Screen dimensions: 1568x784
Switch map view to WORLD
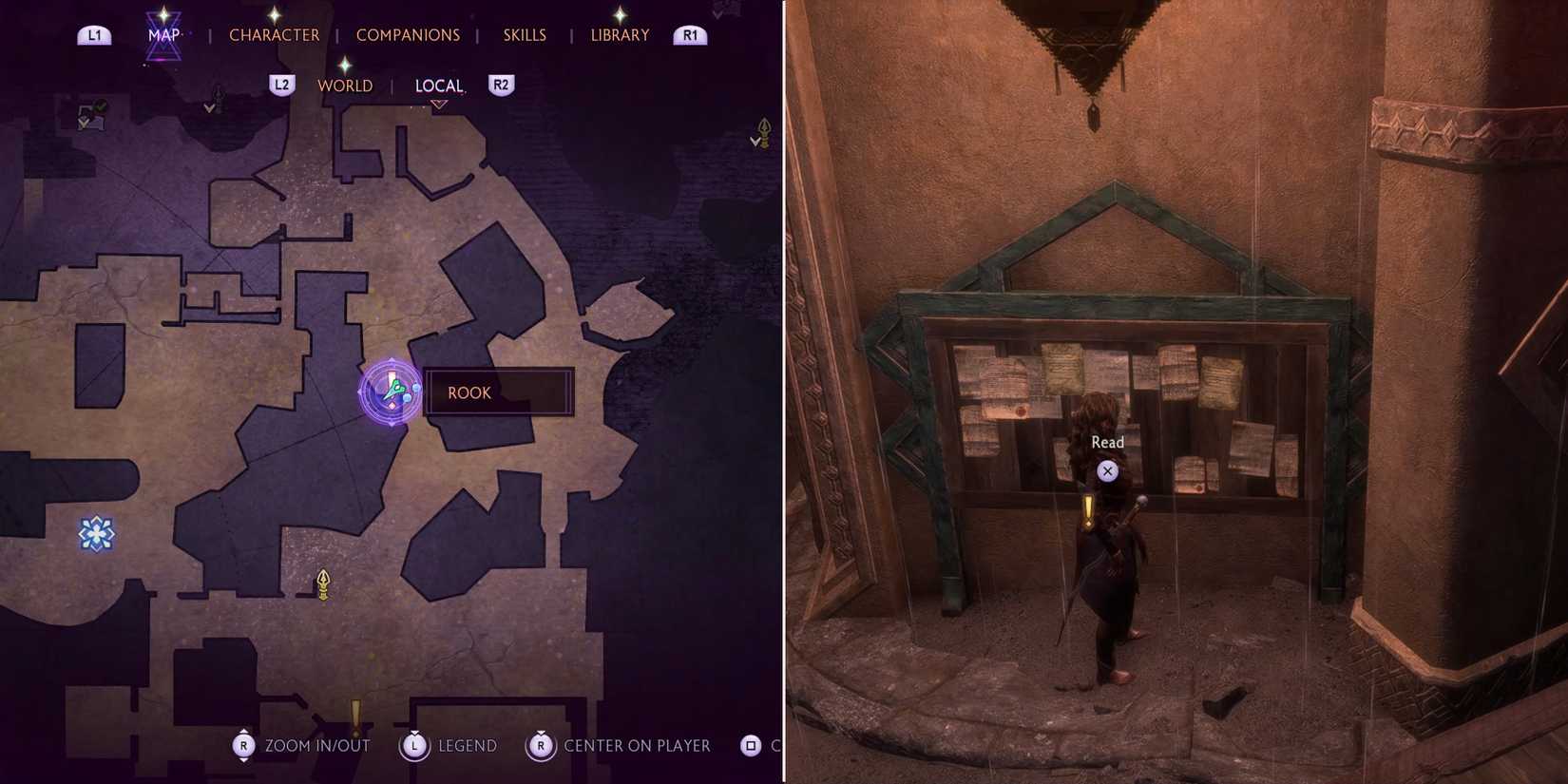[345, 85]
